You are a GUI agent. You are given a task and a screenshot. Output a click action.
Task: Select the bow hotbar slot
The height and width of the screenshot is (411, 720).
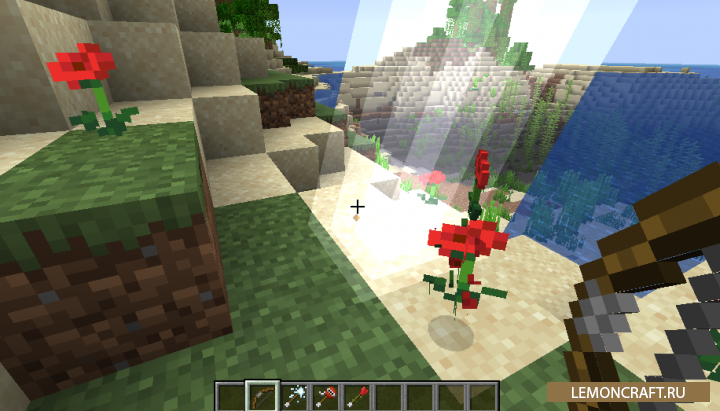(262, 395)
